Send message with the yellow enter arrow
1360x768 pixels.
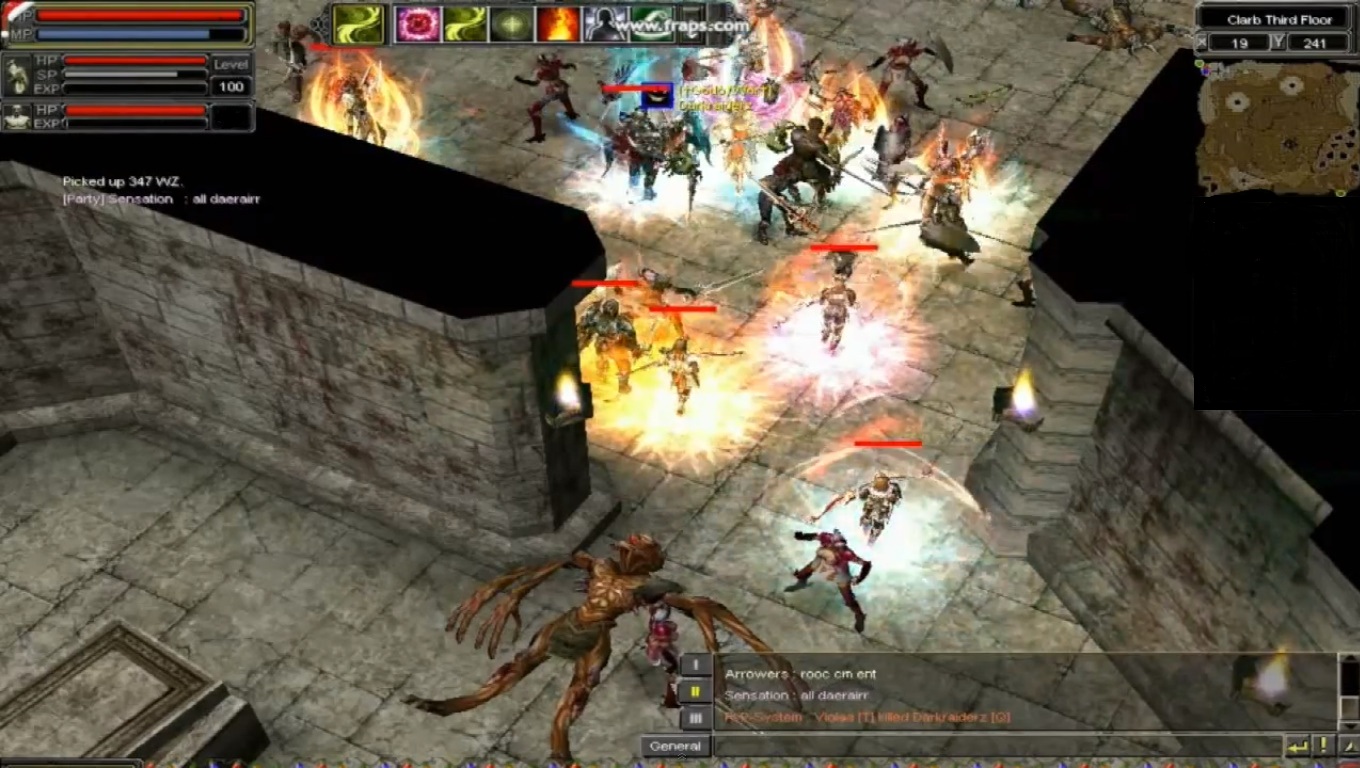(x=1297, y=746)
